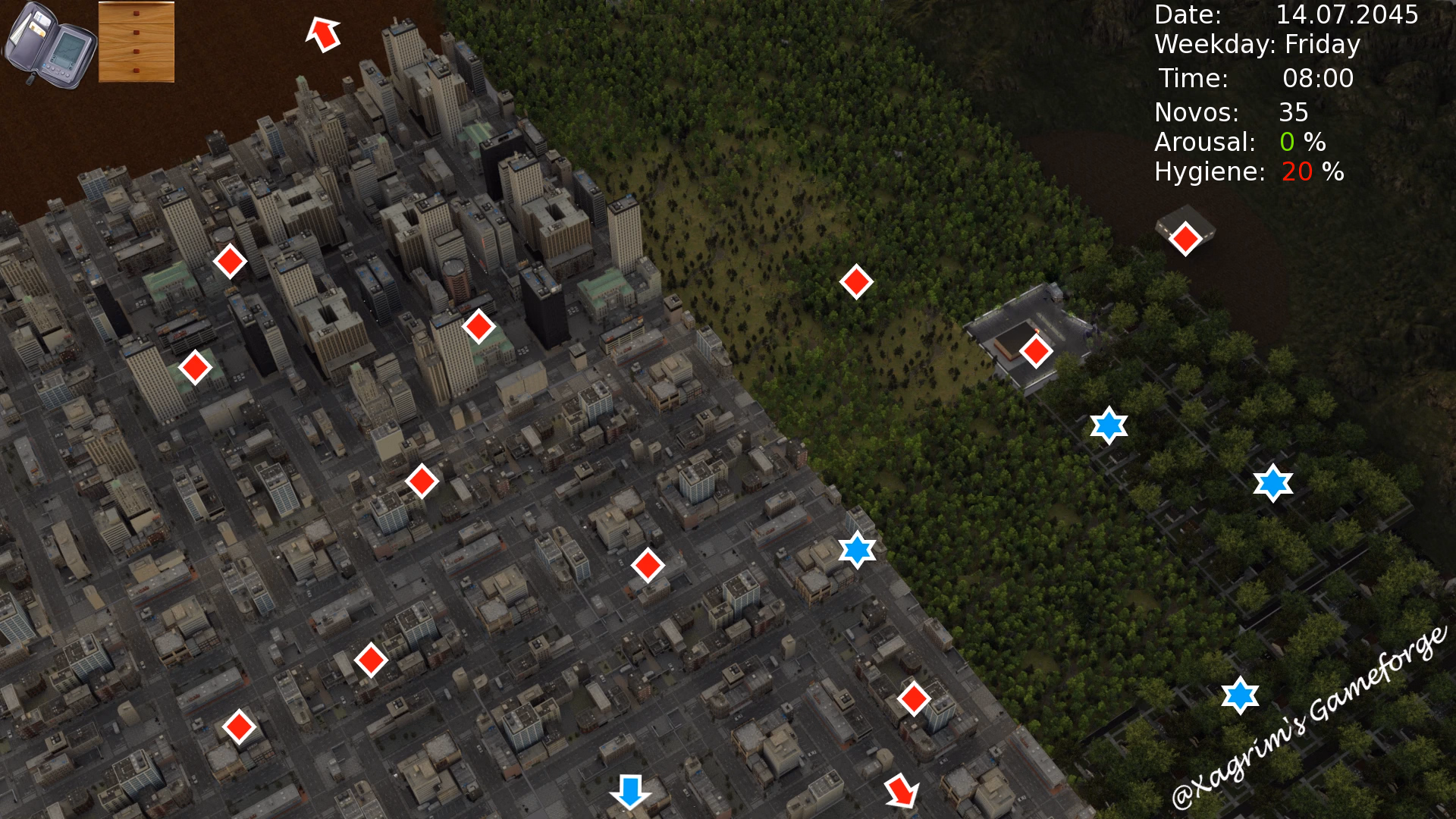
Task: Click the red diamond in the forest clearing
Action: pyautogui.click(x=855, y=283)
